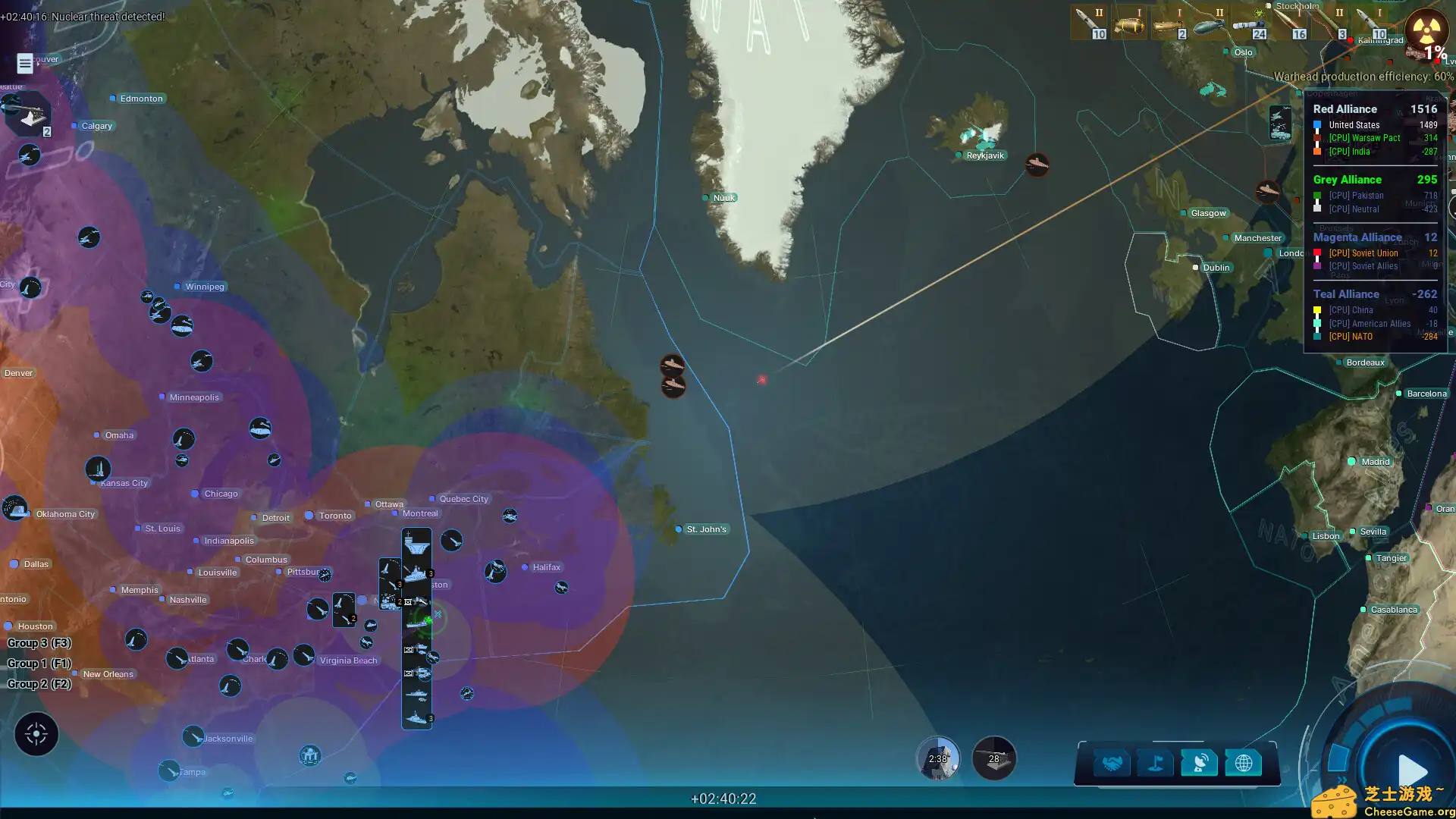Click the Warhead production efficiency 60% indicator
This screenshot has width=1456, height=819.
(1363, 77)
